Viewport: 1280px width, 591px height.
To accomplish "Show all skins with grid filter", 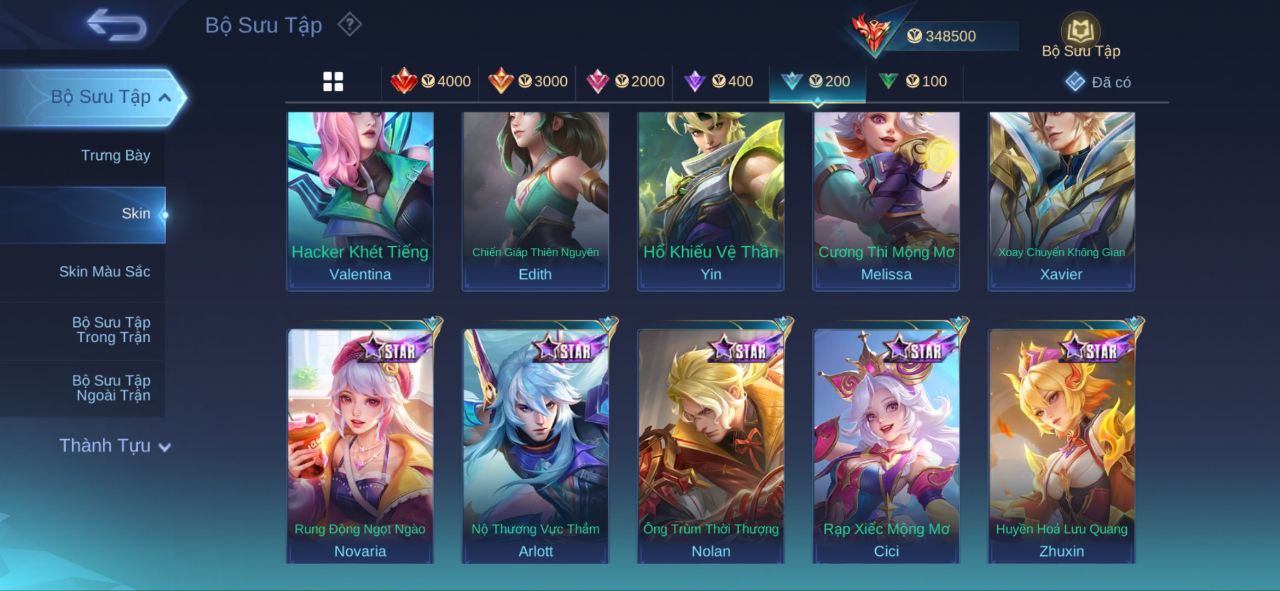I will (x=333, y=82).
